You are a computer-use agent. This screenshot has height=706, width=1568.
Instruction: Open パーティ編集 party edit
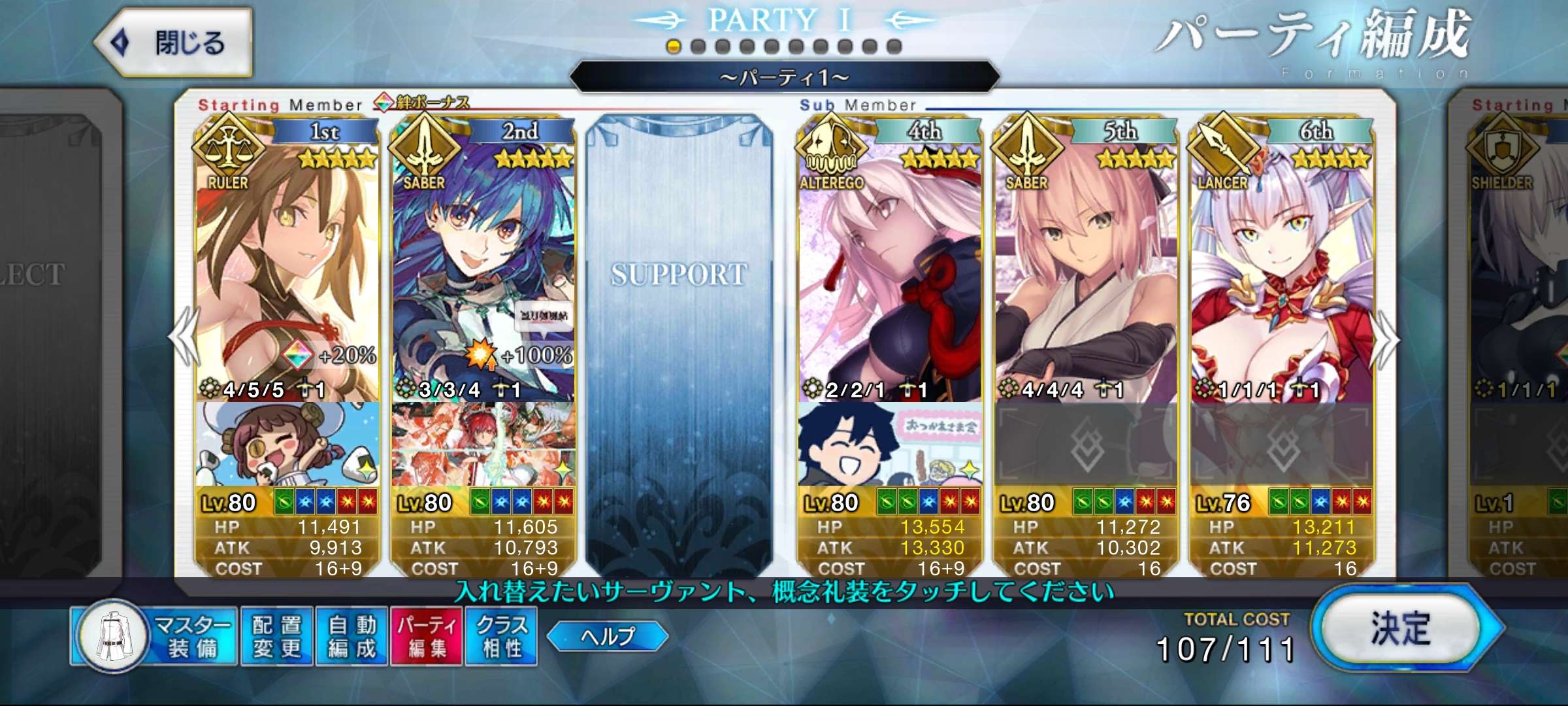point(427,636)
